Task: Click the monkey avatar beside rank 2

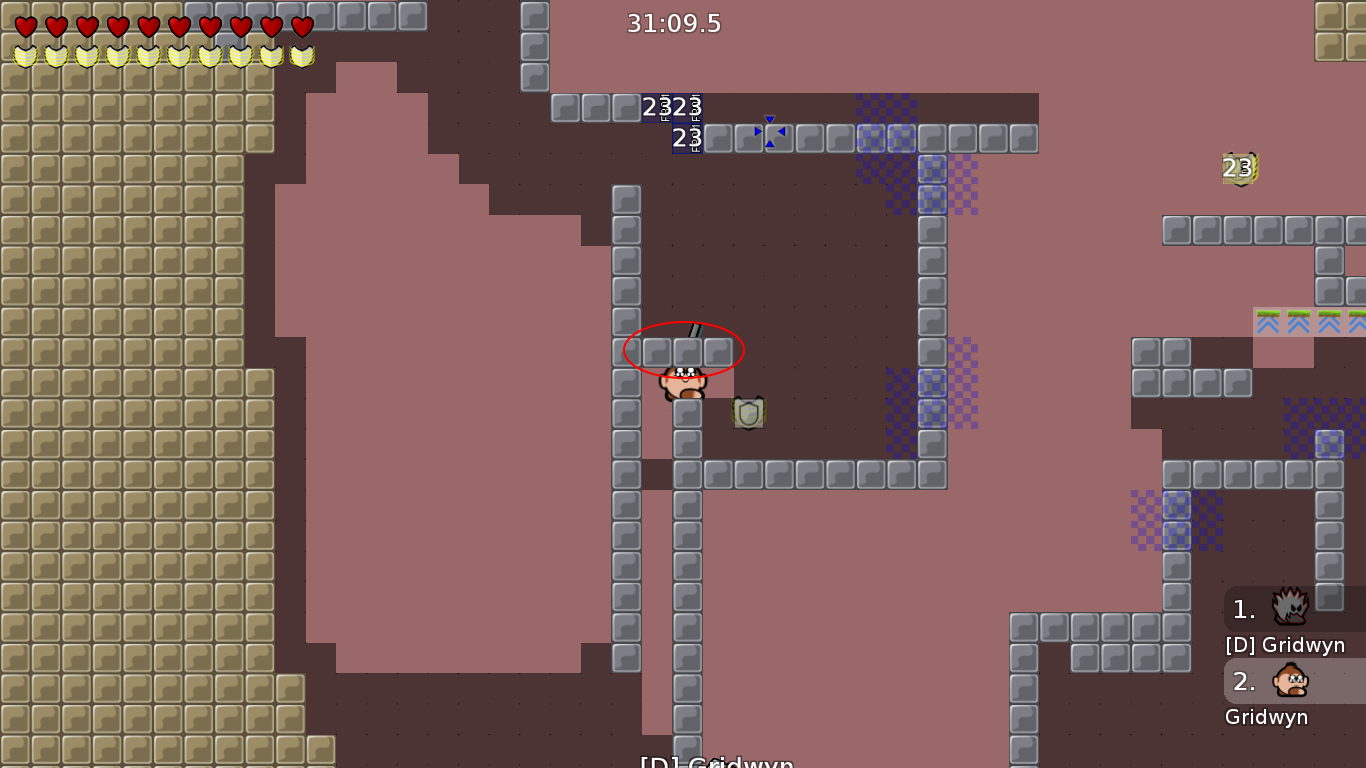Action: point(1290,681)
